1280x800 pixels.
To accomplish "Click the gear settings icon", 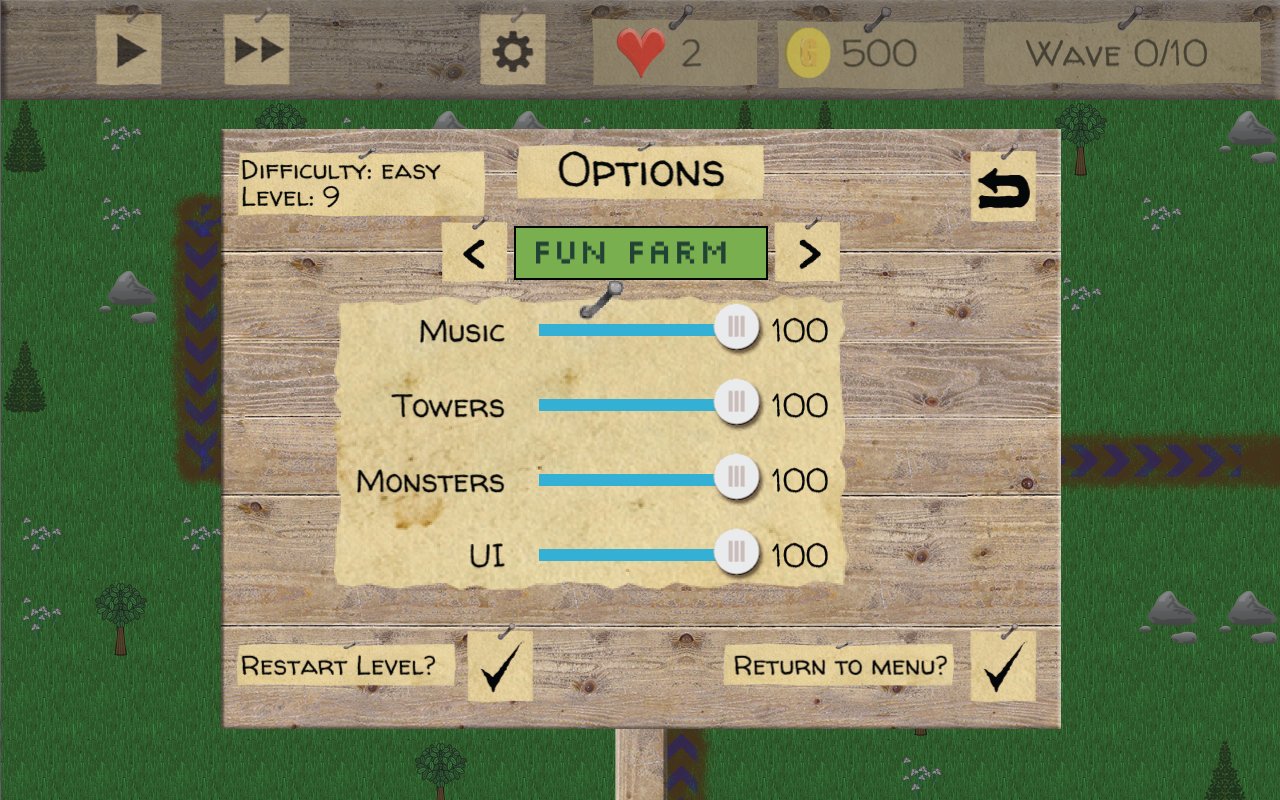I will pos(512,51).
